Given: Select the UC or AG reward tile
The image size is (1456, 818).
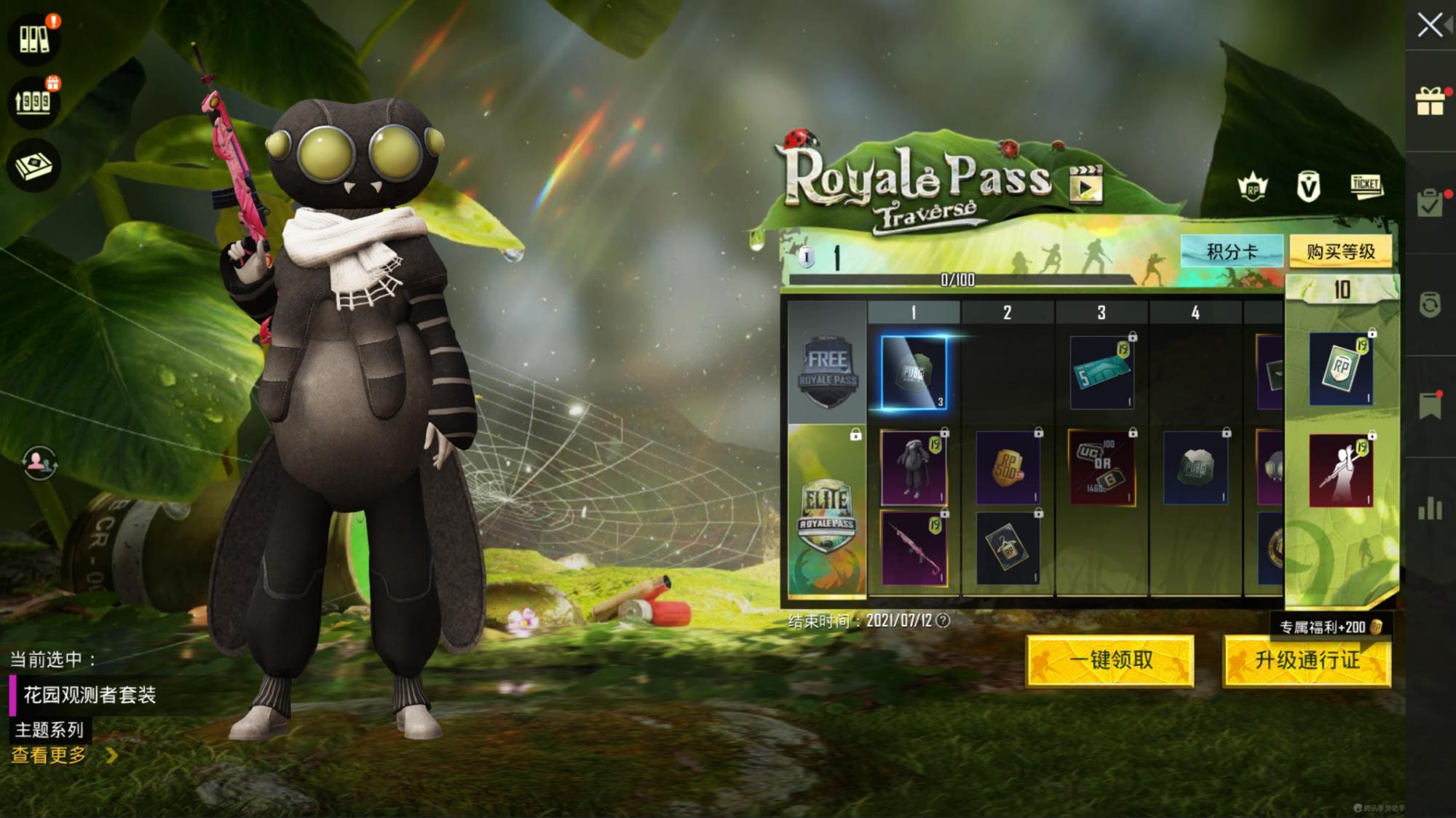Looking at the screenshot, I should [1101, 467].
